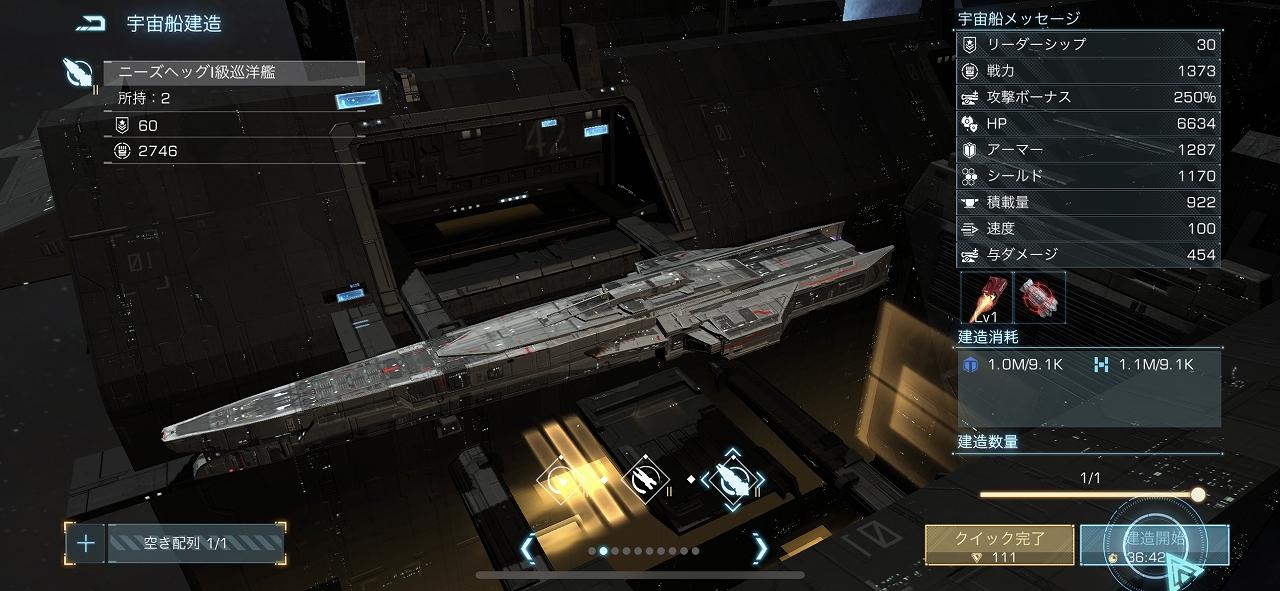
Task: Show the next ship with the right arrow
Action: point(760,548)
